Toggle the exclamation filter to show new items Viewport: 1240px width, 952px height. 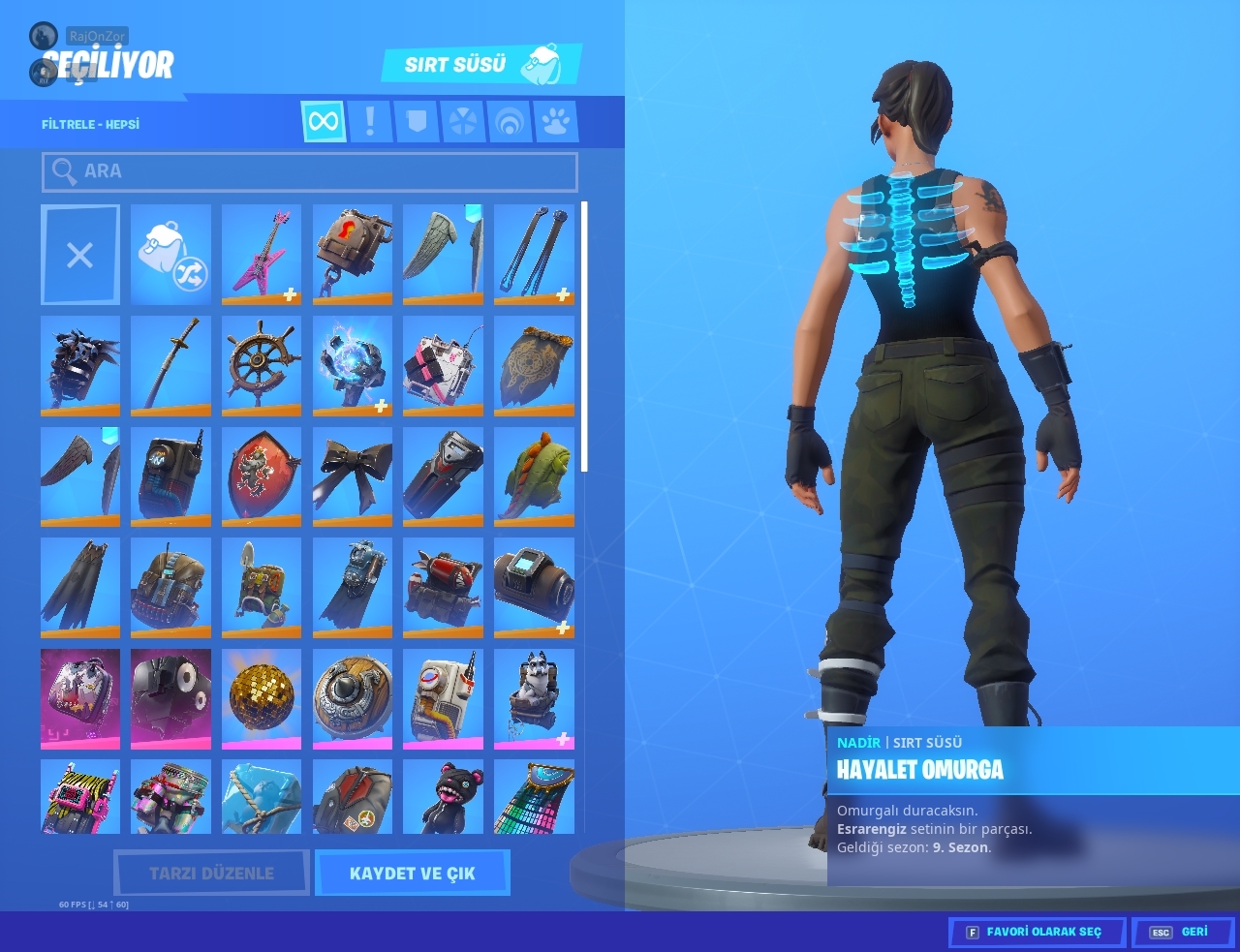click(370, 122)
